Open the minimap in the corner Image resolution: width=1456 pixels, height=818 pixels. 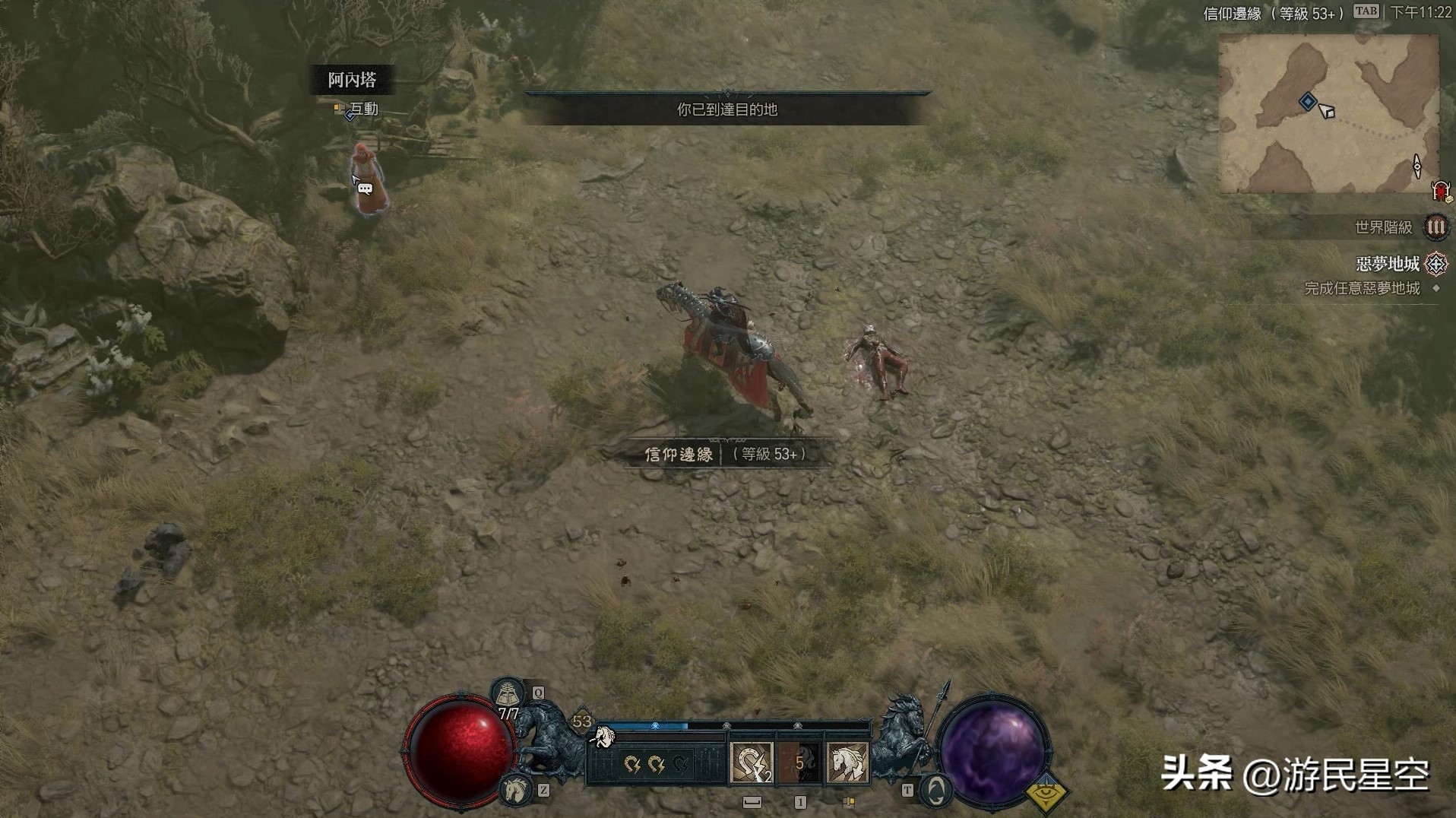[1328, 114]
